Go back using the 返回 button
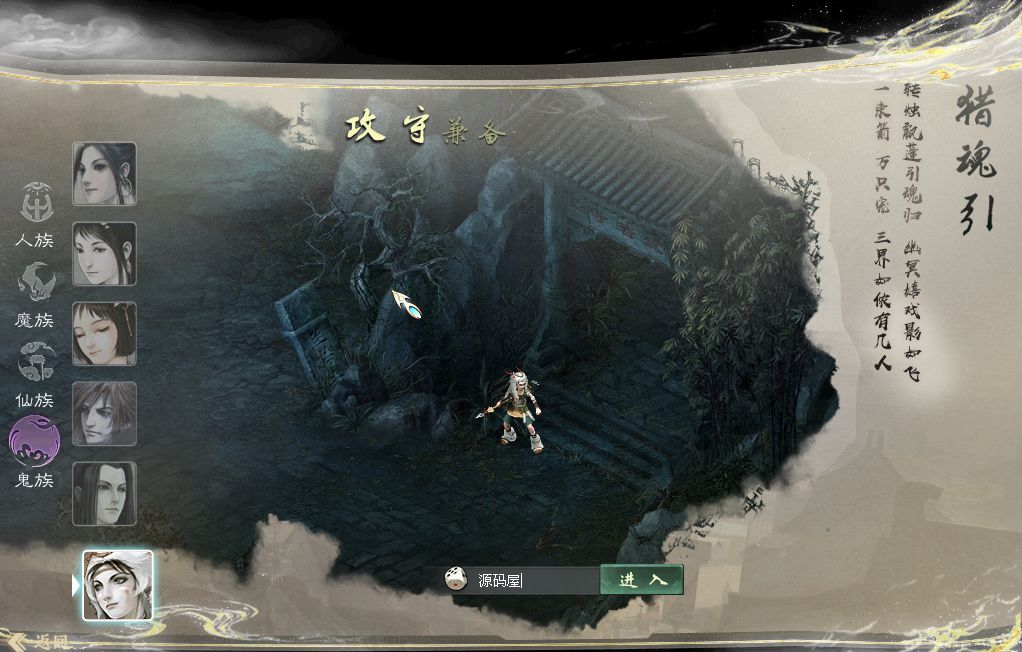The width and height of the screenshot is (1022, 652). [x=40, y=641]
